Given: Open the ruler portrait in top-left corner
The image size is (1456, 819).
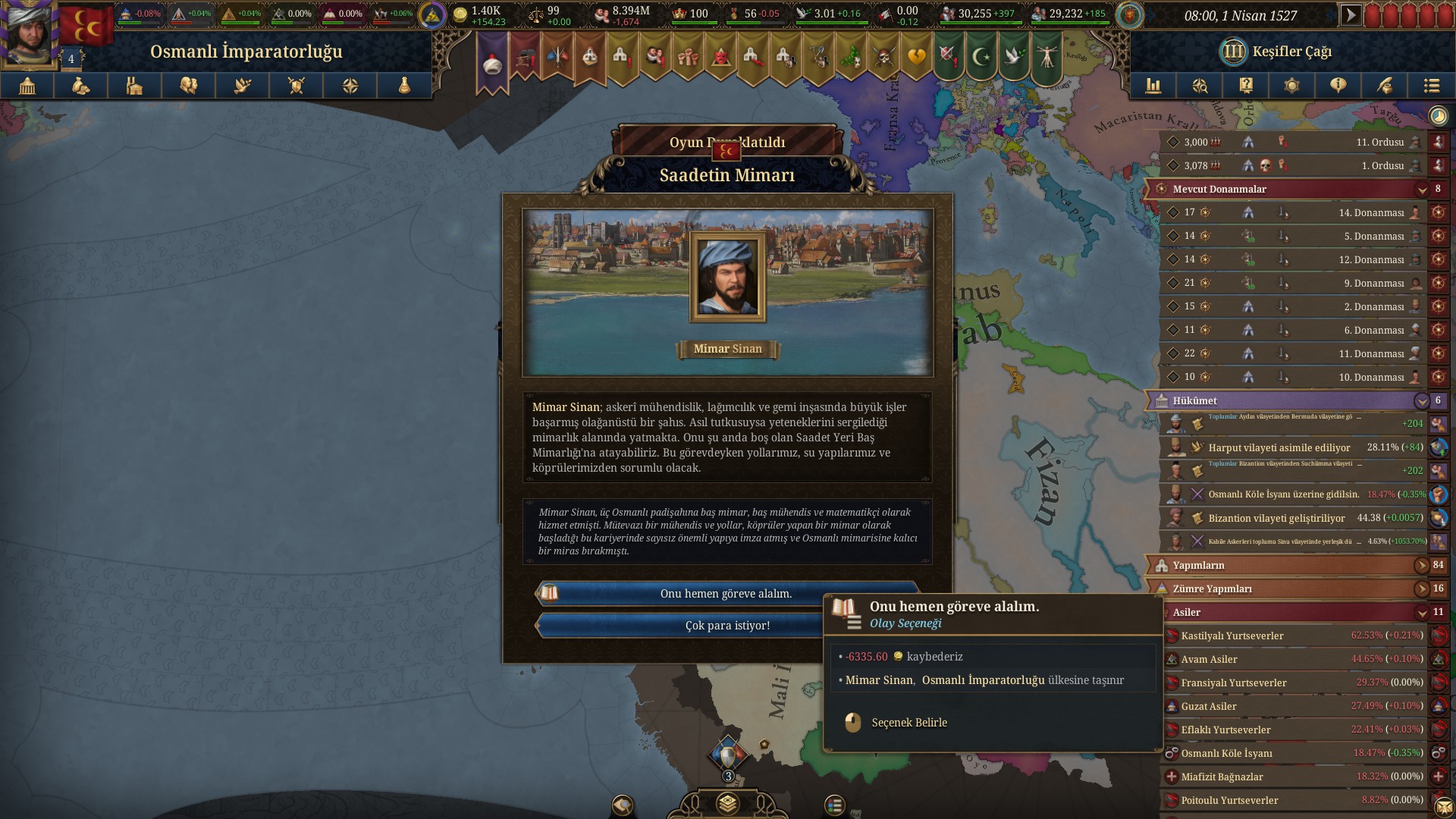Looking at the screenshot, I should 30,34.
